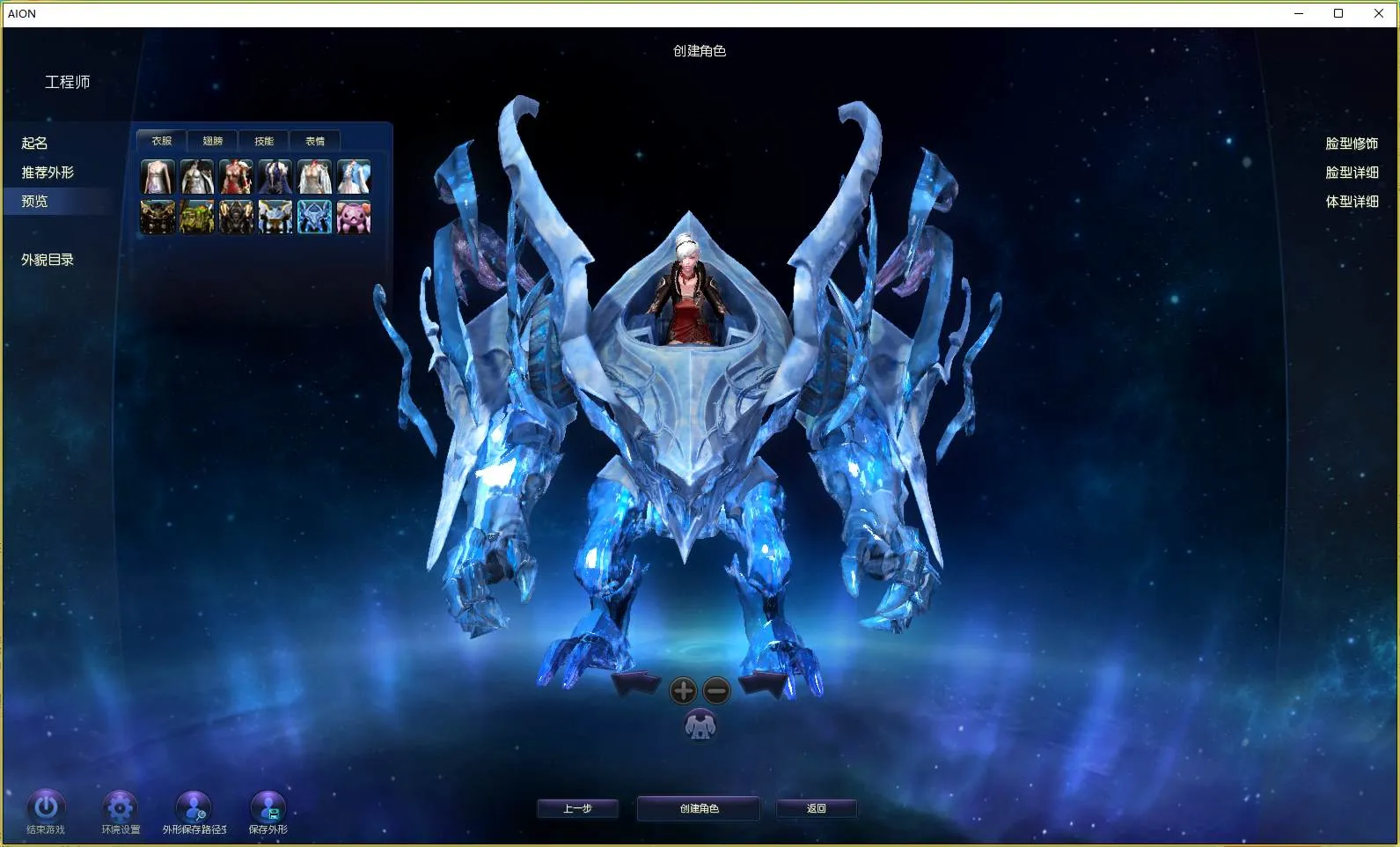This screenshot has height=847, width=1400.
Task: Open 环境设置 settings gear icon
Action: [x=120, y=806]
